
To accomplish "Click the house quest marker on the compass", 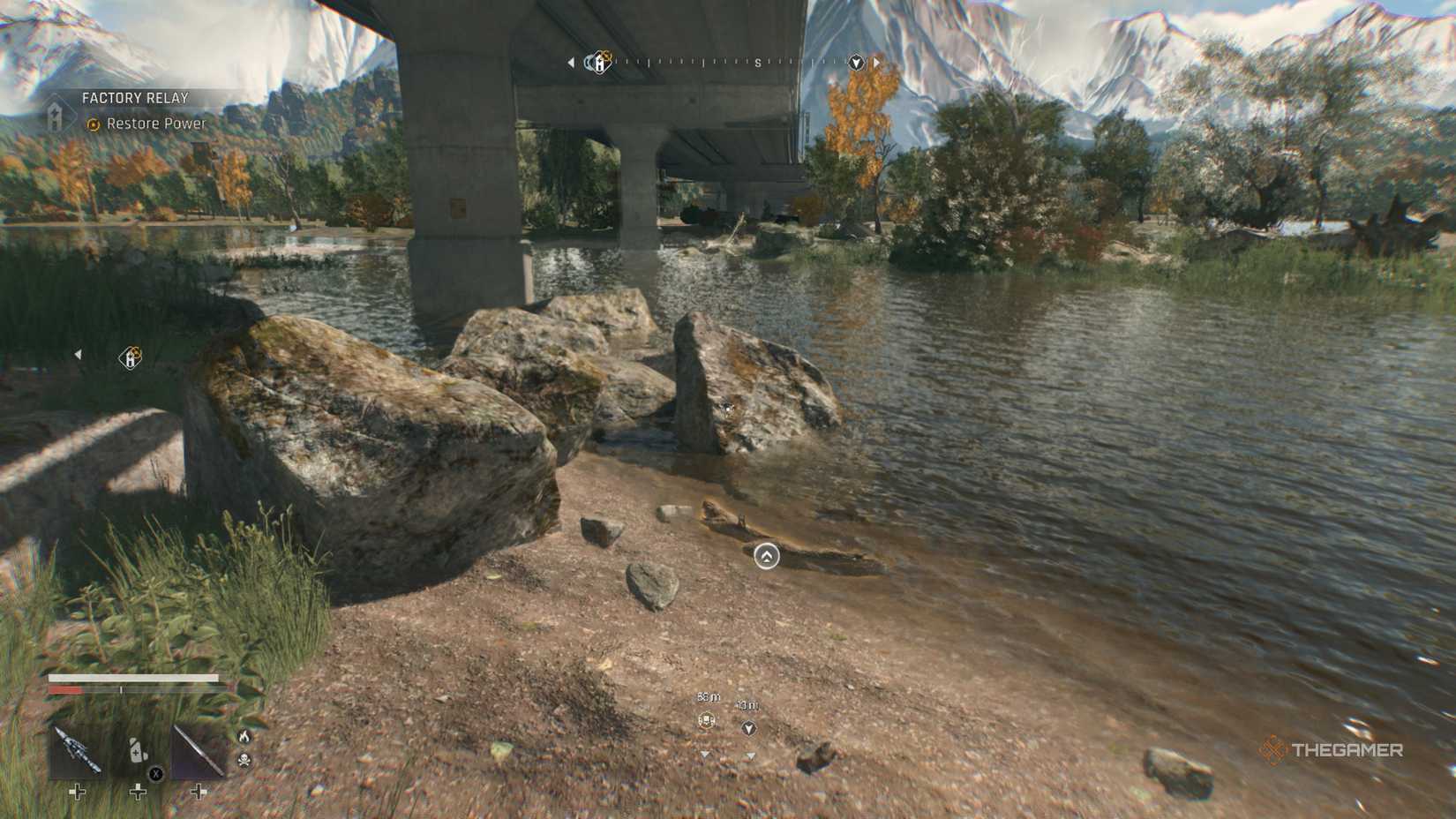I will click(x=601, y=63).
